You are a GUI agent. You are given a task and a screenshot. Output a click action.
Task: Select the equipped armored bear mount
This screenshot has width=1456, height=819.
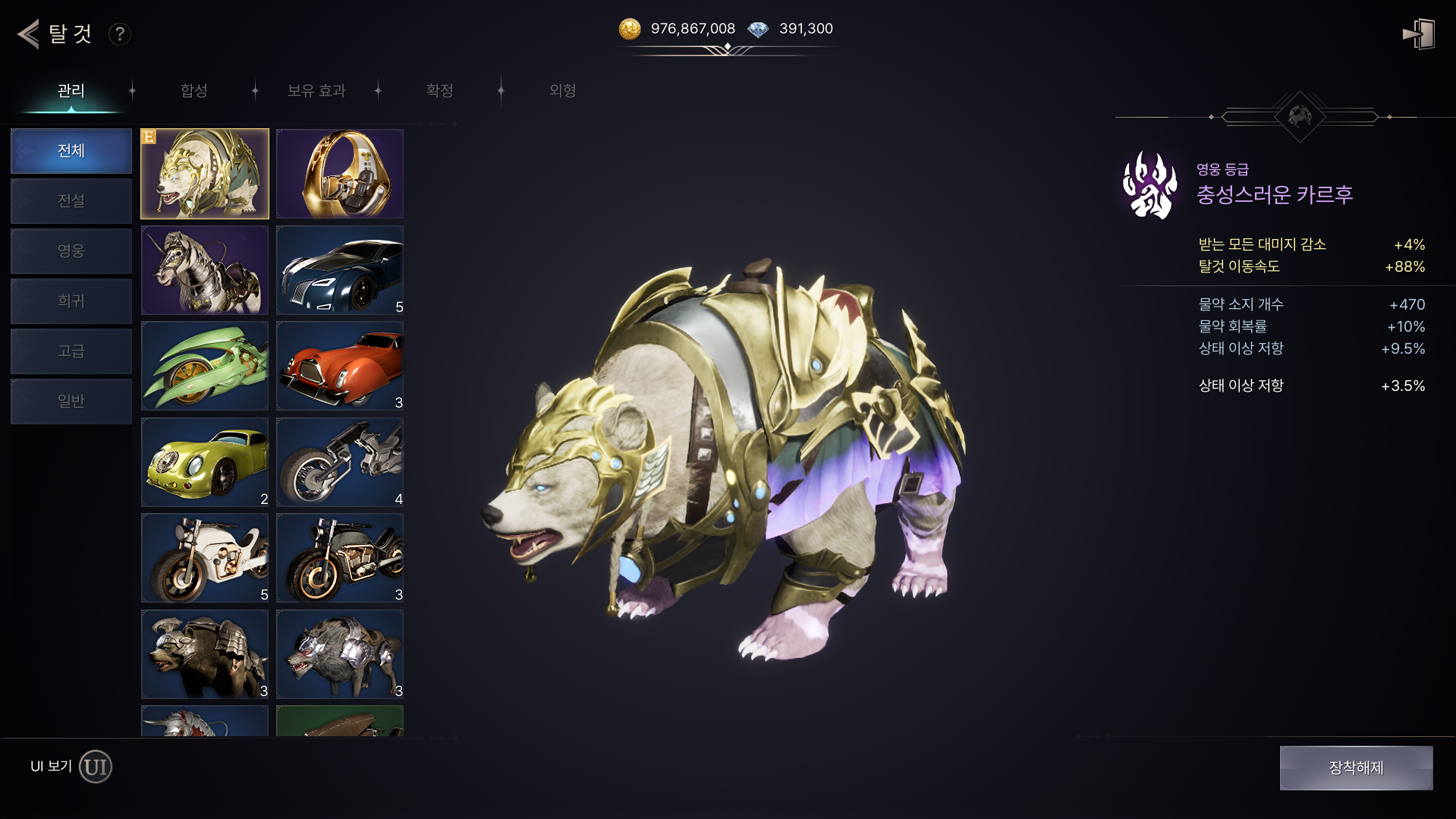tap(205, 174)
